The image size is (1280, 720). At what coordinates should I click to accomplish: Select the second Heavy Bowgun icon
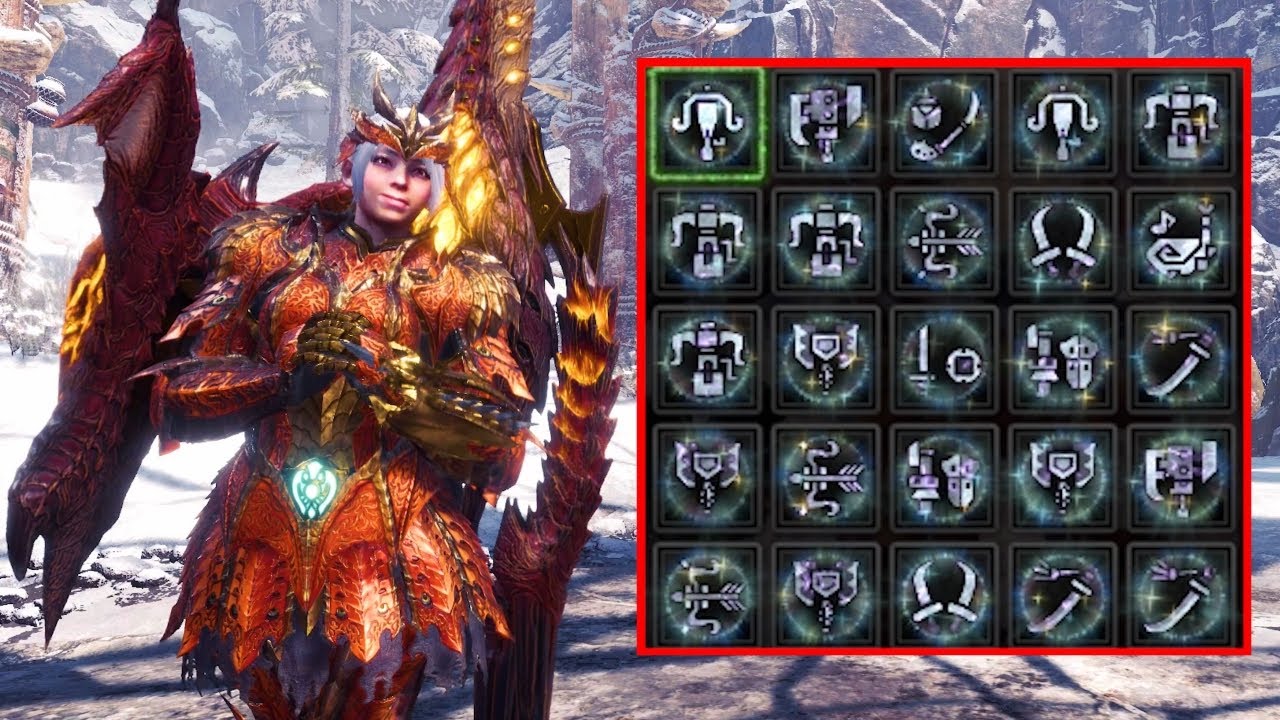pyautogui.click(x=825, y=245)
